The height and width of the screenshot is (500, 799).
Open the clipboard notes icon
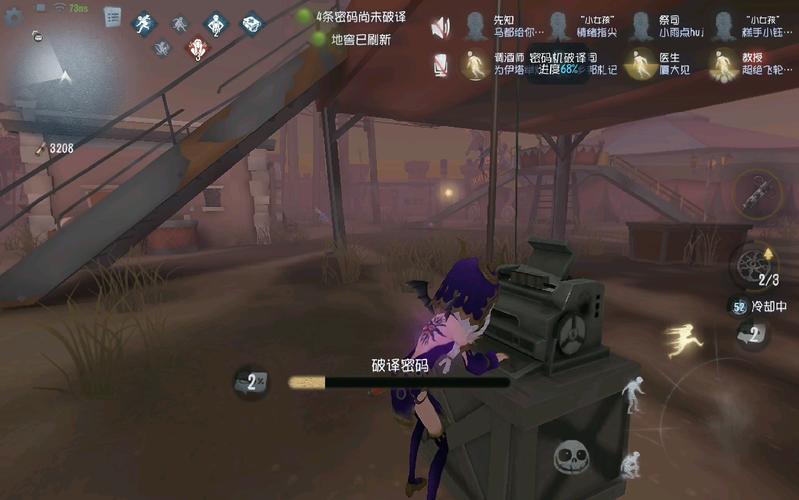point(112,17)
